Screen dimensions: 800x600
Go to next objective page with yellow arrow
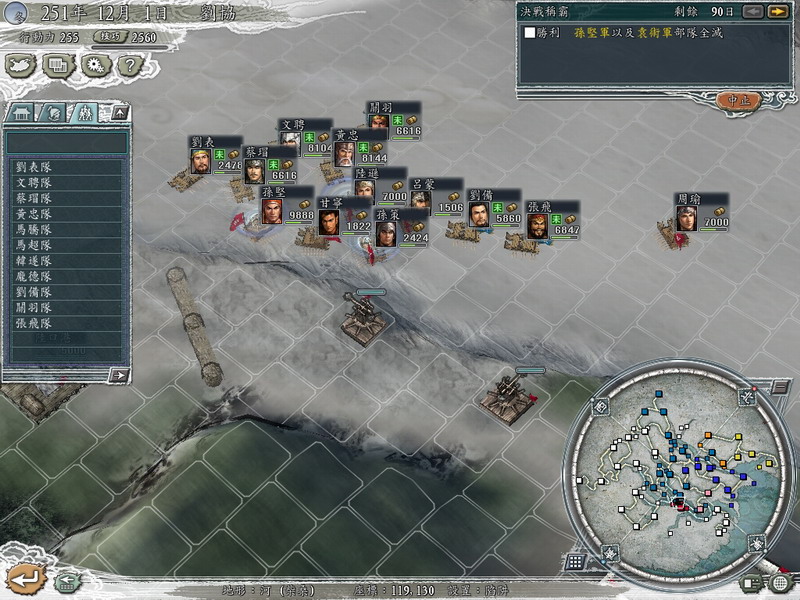(777, 11)
